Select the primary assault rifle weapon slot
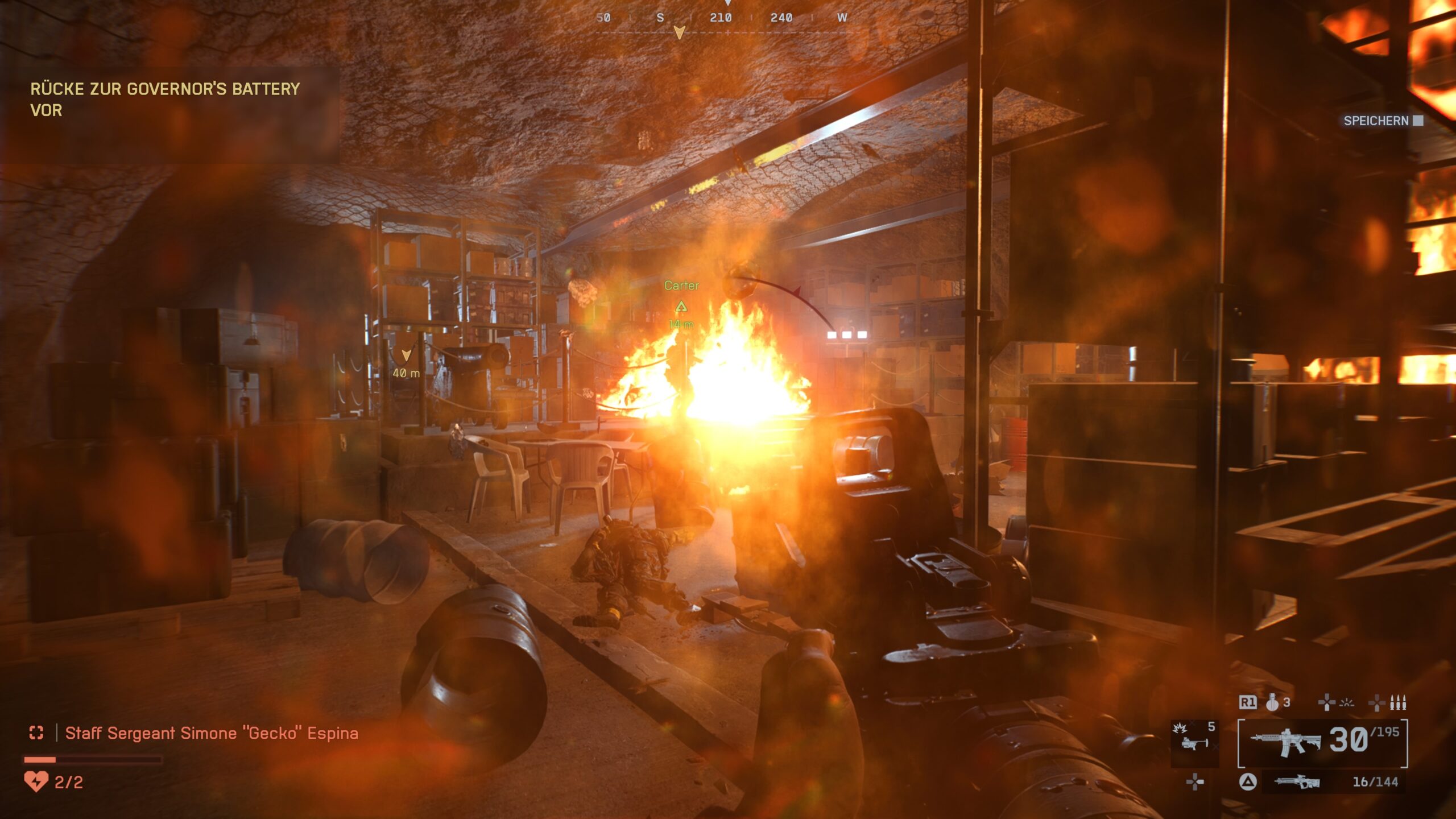This screenshot has height=819, width=1456. pyautogui.click(x=1322, y=742)
